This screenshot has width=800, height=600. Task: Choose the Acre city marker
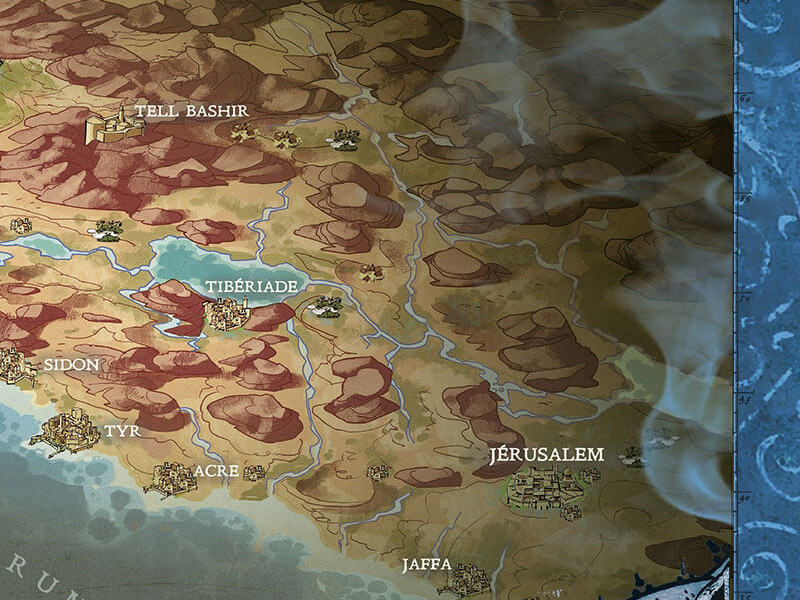(170, 477)
